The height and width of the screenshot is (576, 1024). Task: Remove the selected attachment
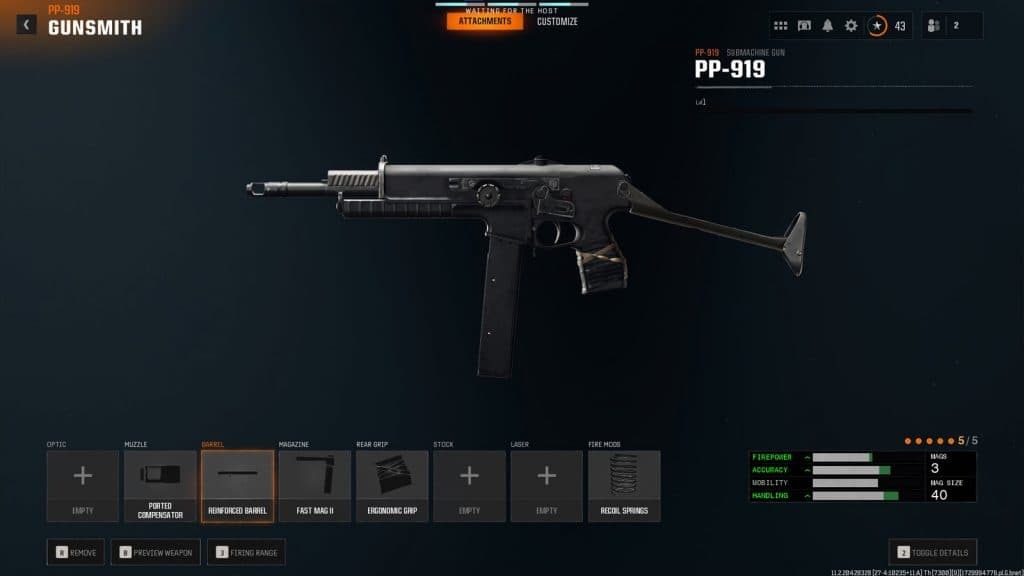click(75, 551)
